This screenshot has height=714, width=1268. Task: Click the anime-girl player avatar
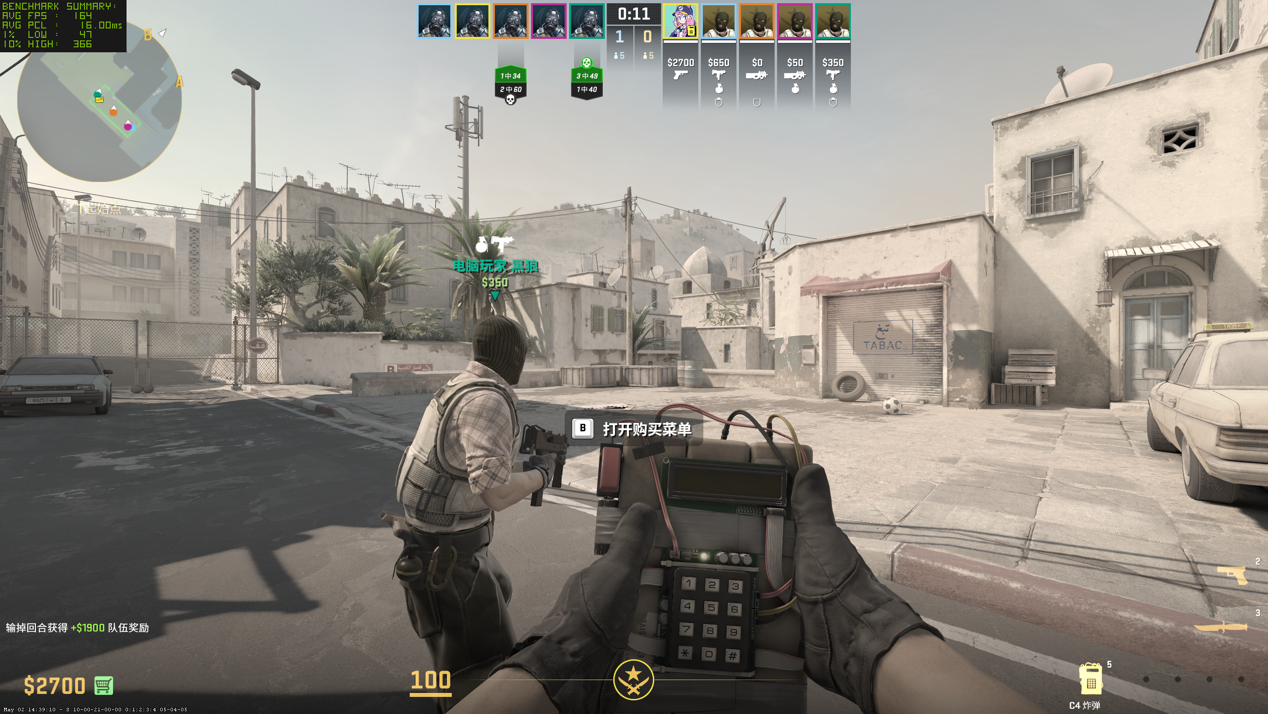pyautogui.click(x=680, y=22)
